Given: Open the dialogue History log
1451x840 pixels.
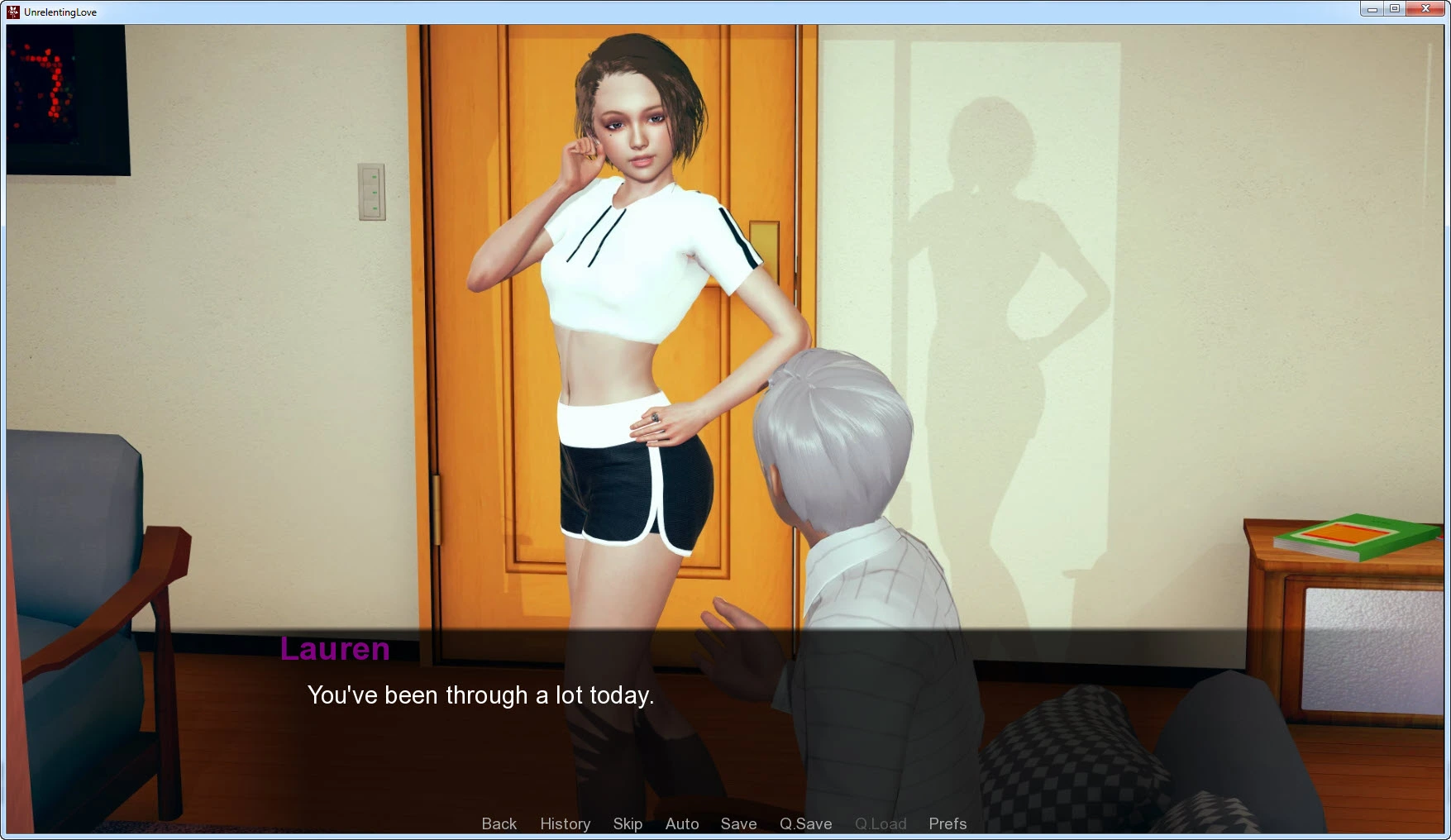Looking at the screenshot, I should pyautogui.click(x=565, y=823).
